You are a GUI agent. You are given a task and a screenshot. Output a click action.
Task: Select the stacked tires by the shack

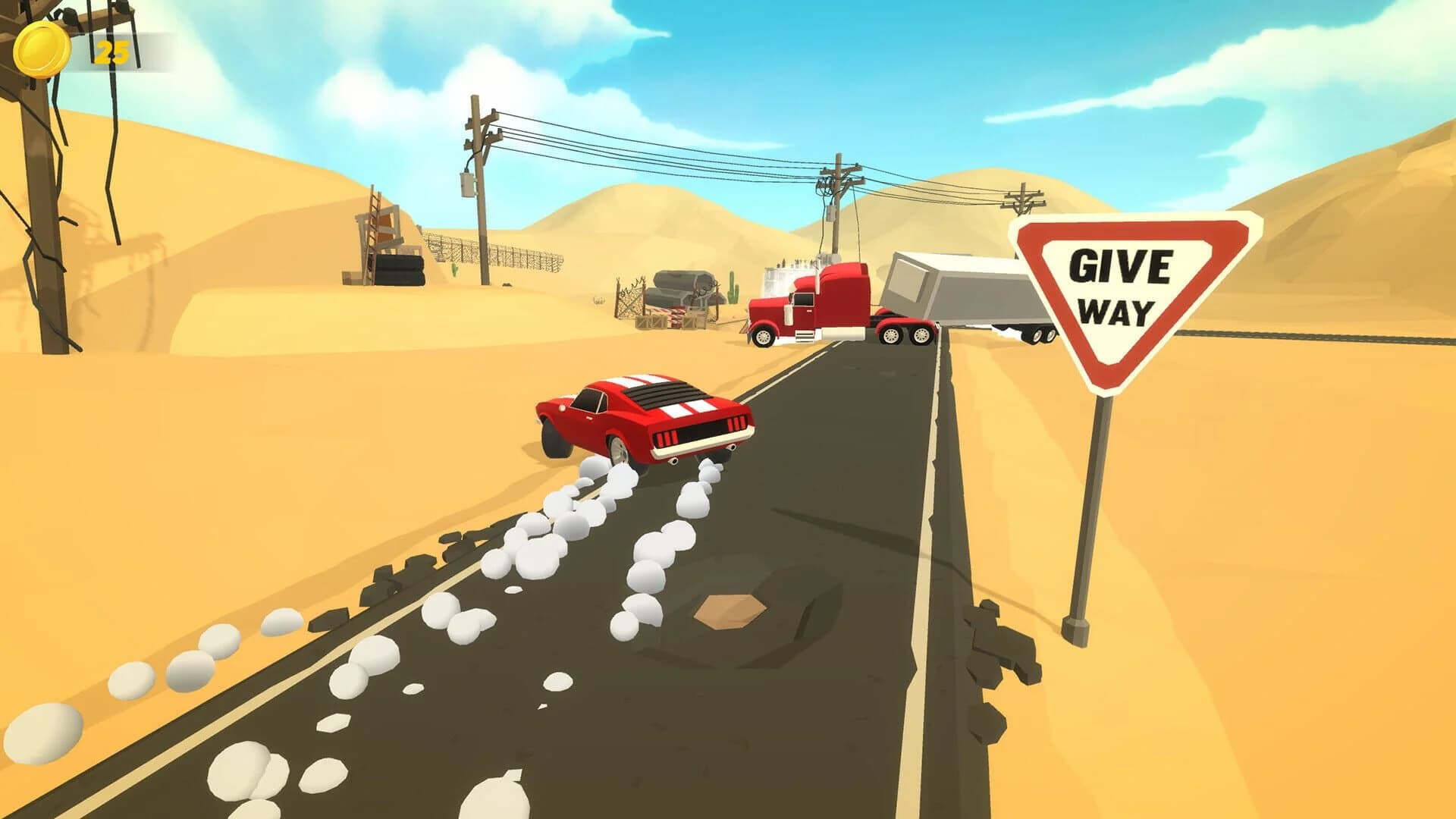[x=400, y=270]
